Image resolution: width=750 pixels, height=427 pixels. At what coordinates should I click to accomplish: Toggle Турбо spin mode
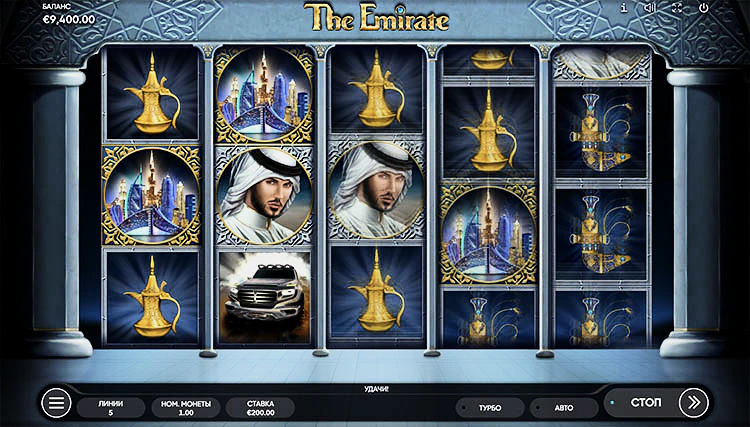(x=490, y=408)
